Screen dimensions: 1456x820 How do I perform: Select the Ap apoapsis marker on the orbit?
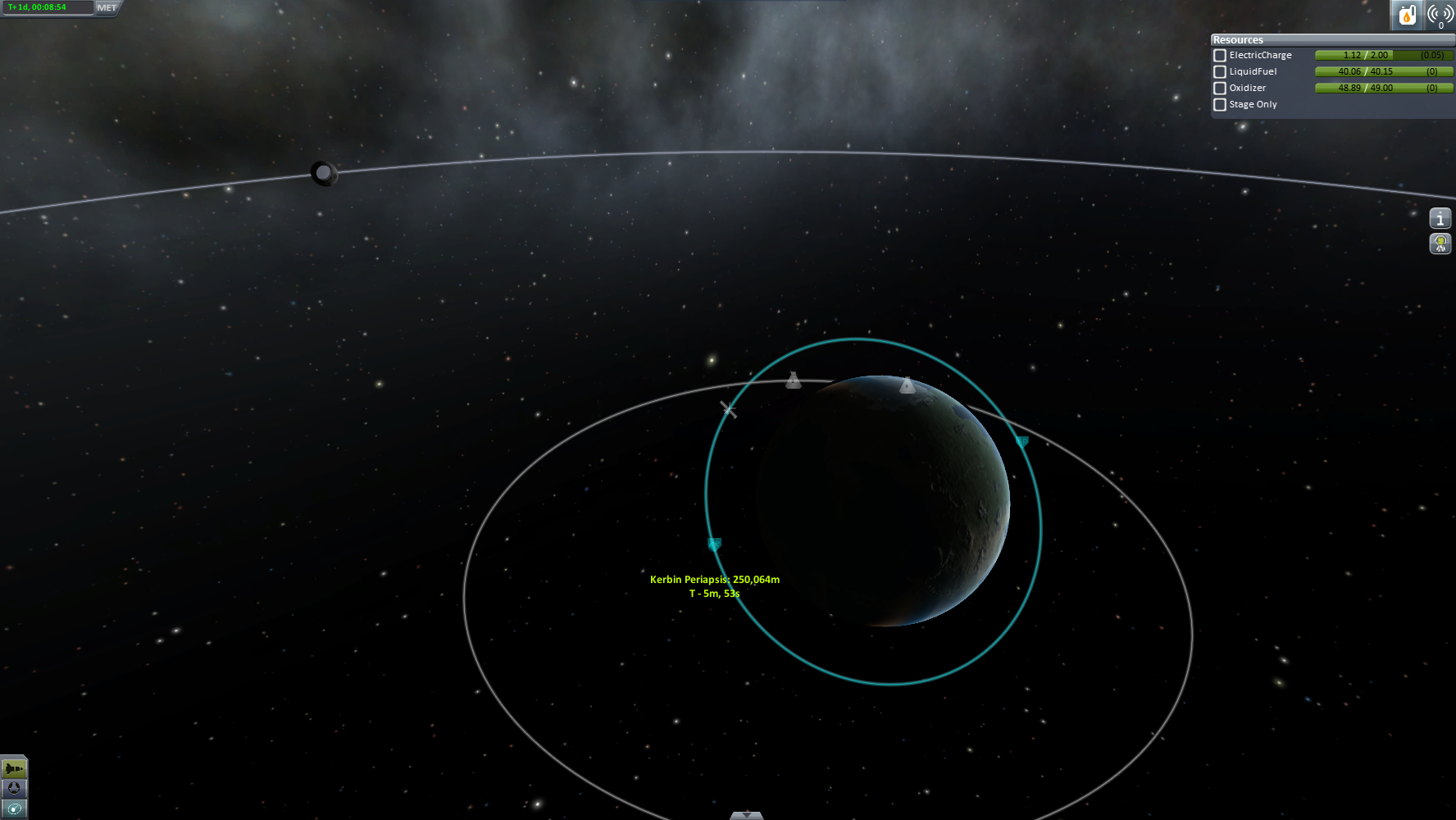1021,442
